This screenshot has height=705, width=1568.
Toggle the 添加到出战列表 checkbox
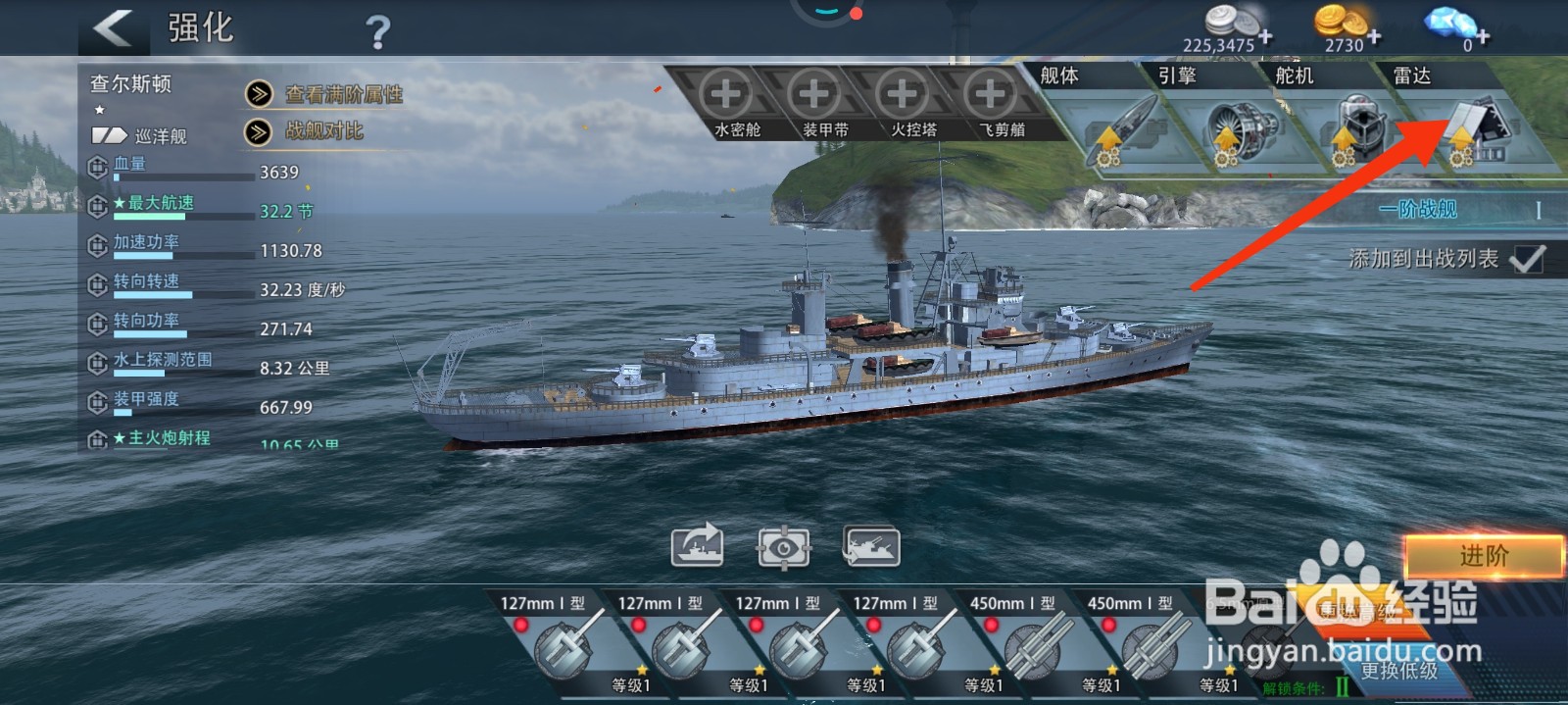point(1527,259)
